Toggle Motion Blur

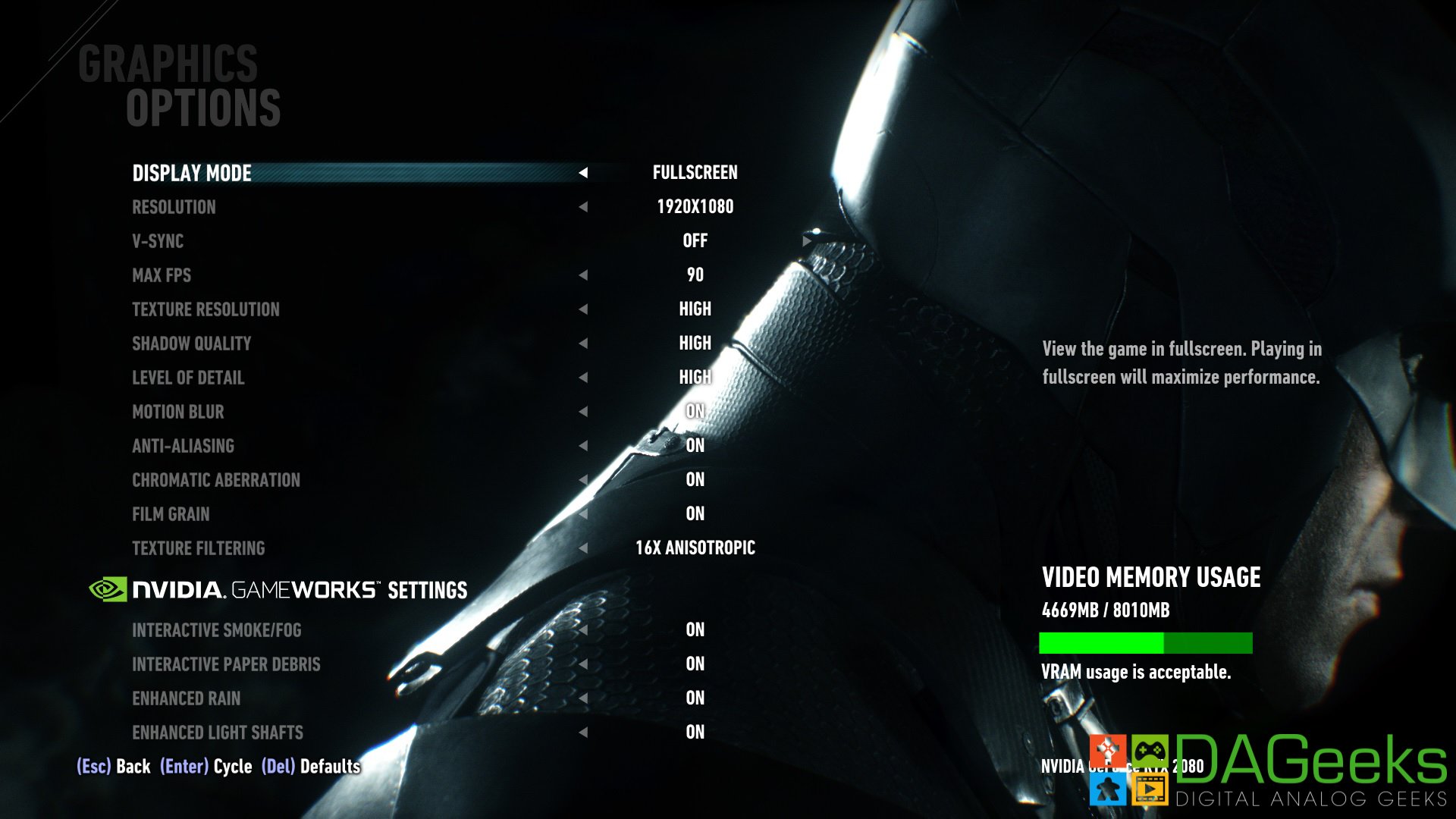(178, 412)
